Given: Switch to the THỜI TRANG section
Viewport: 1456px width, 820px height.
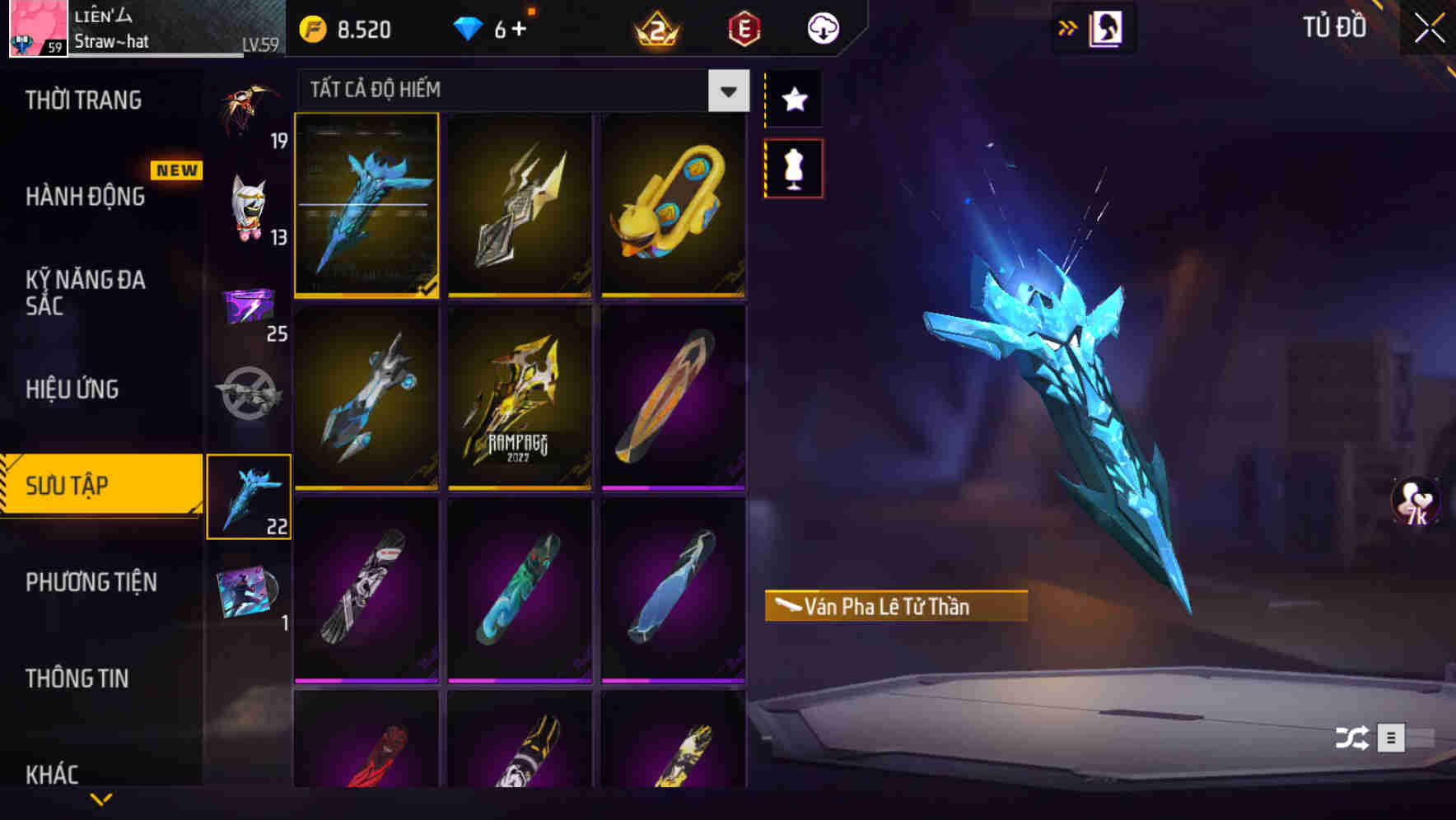Looking at the screenshot, I should click(x=82, y=99).
